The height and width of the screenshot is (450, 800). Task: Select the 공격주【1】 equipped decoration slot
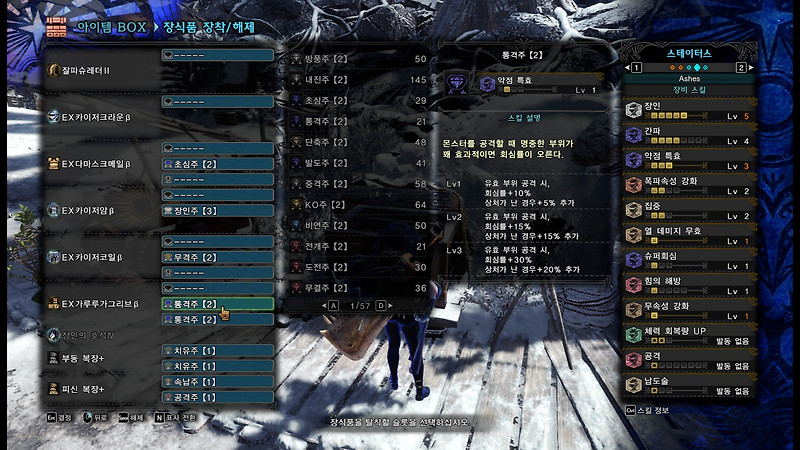coord(217,398)
